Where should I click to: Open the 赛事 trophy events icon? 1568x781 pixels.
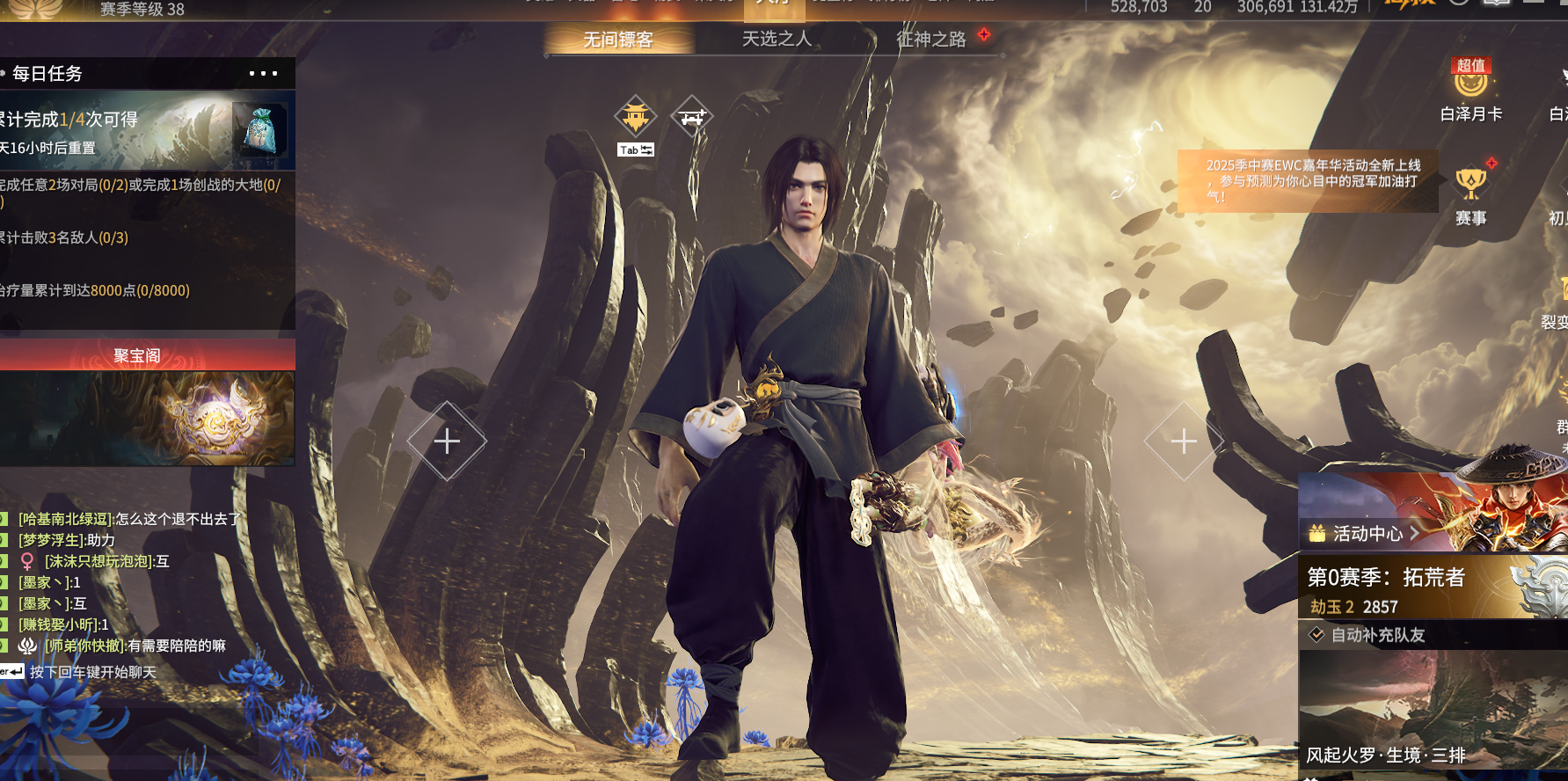pyautogui.click(x=1470, y=195)
